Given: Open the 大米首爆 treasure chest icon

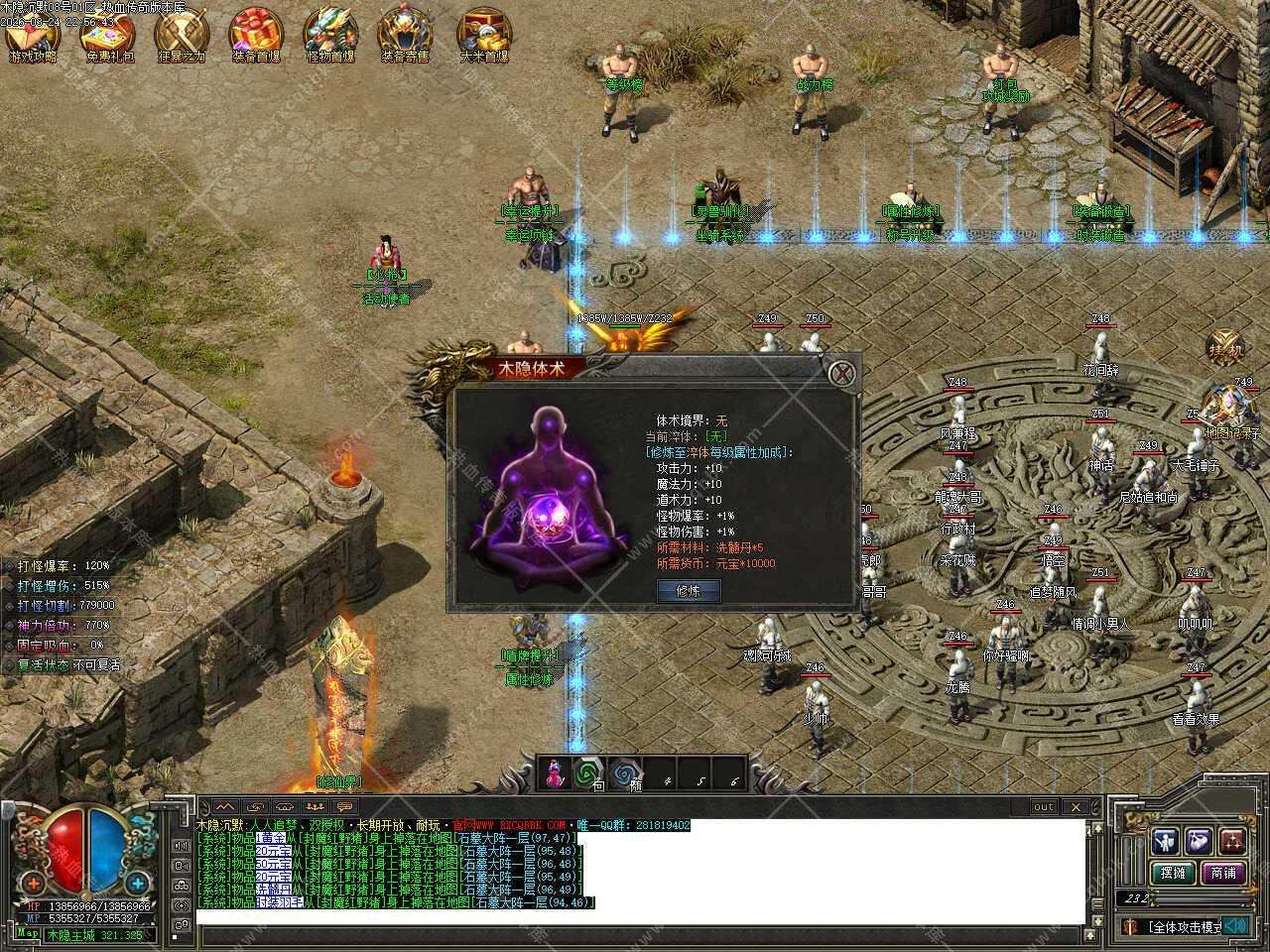Looking at the screenshot, I should tap(483, 32).
